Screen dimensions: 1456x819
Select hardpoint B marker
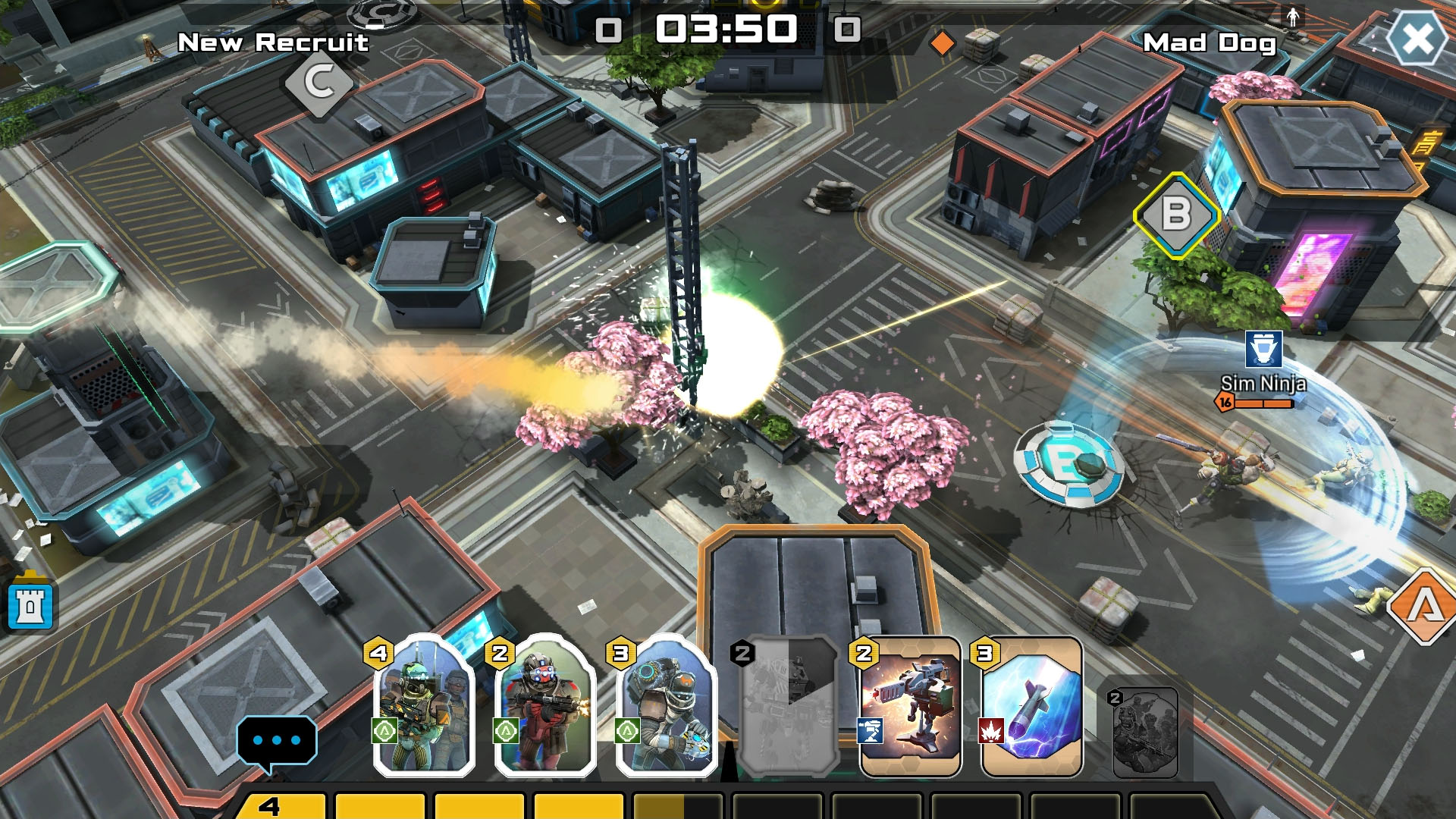click(x=1175, y=215)
